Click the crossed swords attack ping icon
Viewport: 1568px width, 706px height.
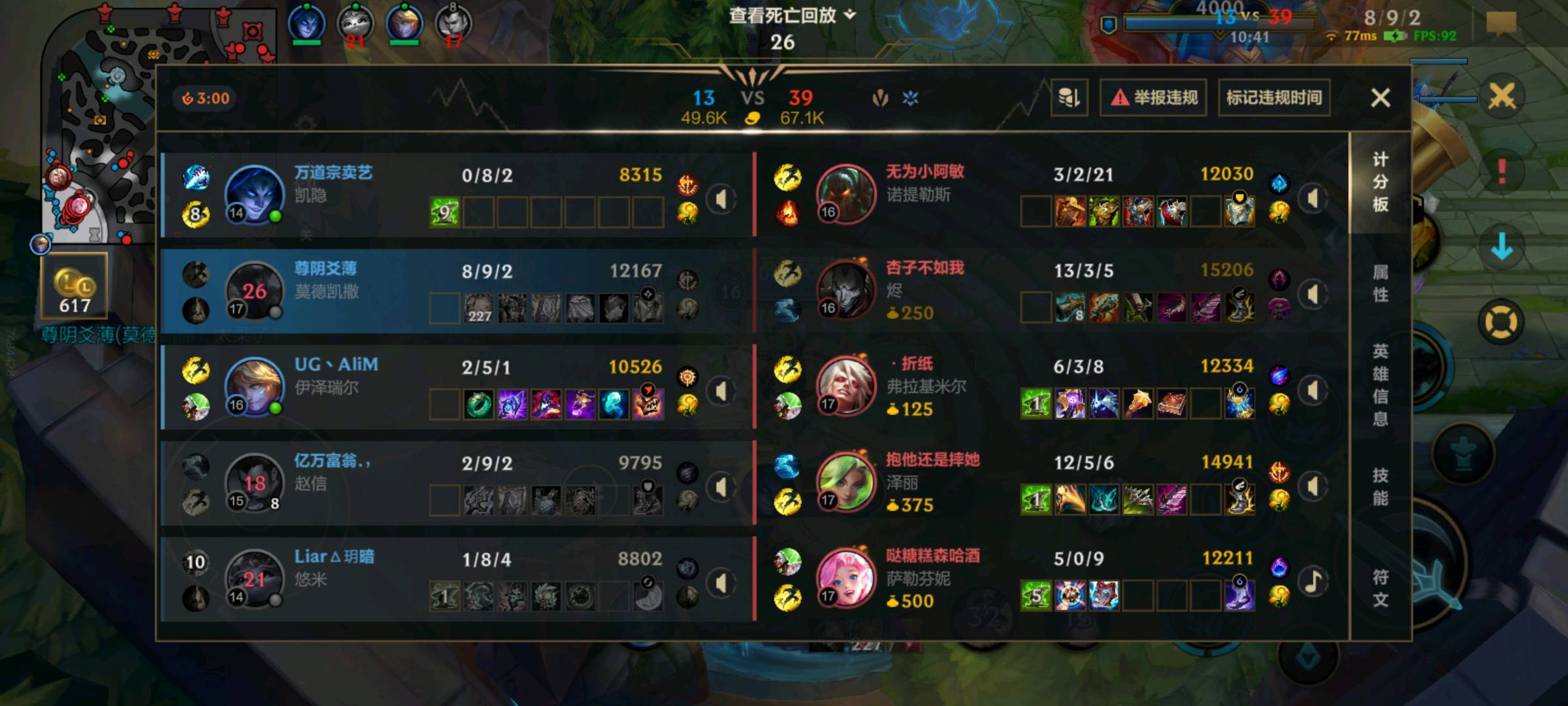1501,95
